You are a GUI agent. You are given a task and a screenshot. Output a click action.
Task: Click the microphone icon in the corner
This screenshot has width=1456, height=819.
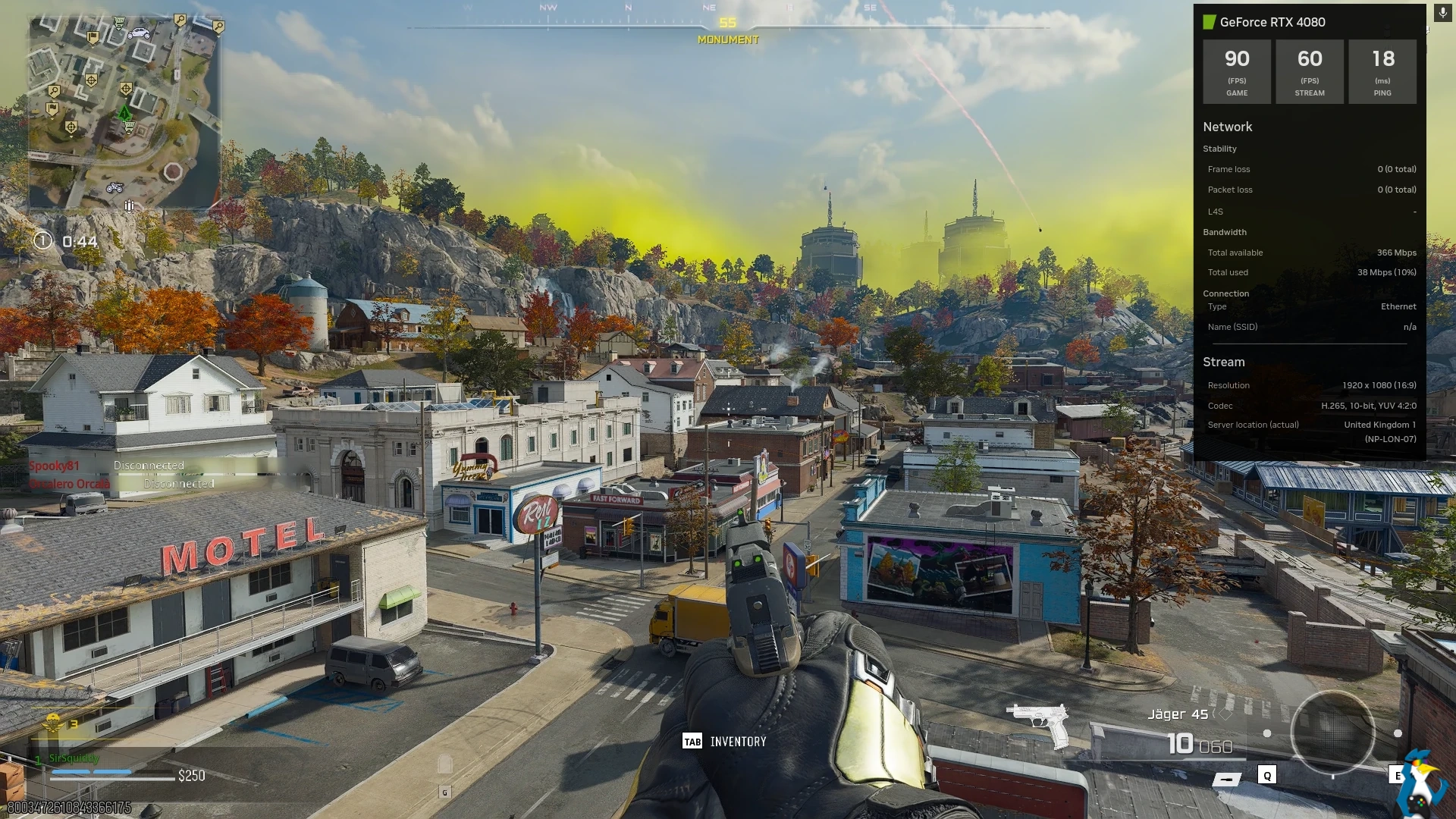(1442, 14)
